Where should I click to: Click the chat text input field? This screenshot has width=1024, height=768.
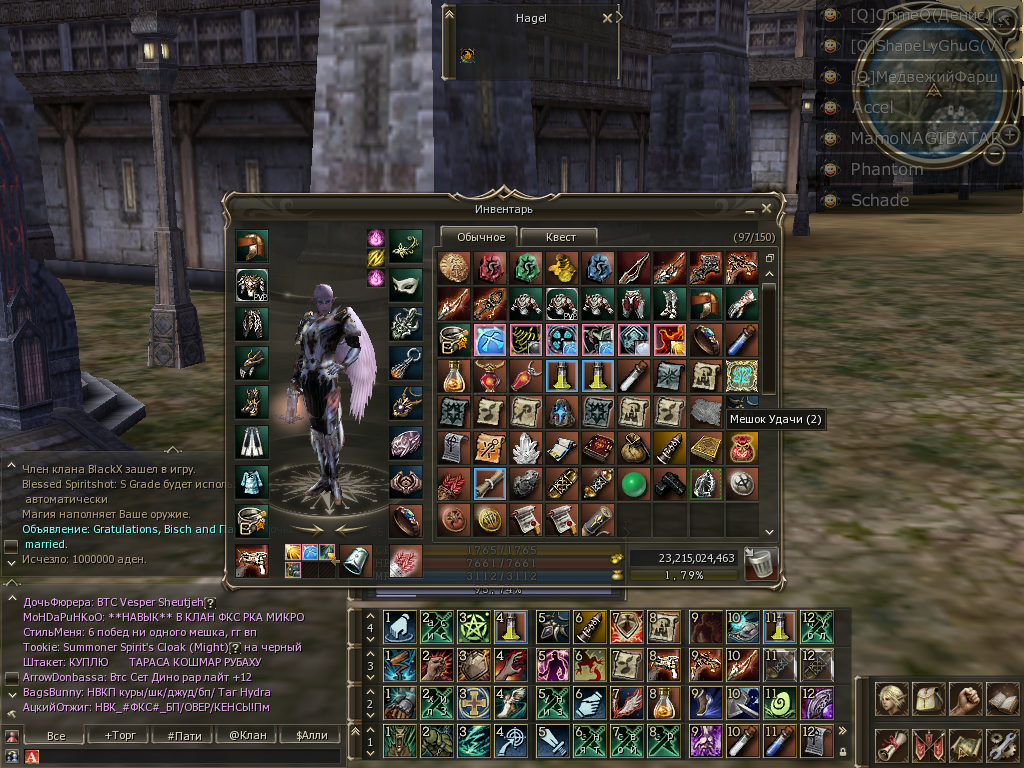pyautogui.click(x=190, y=756)
